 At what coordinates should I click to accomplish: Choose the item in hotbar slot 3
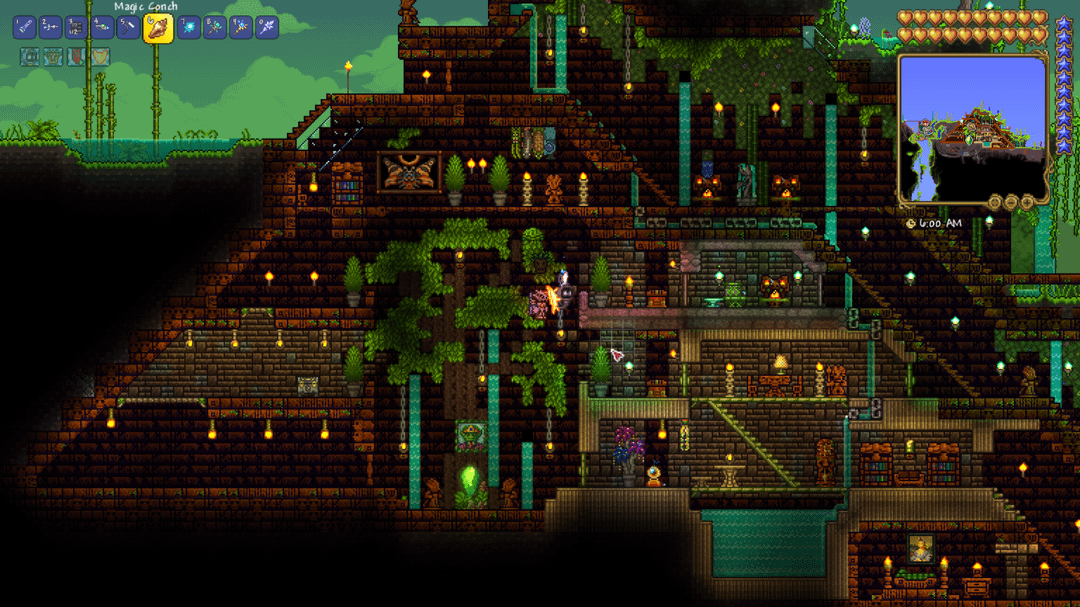click(76, 28)
